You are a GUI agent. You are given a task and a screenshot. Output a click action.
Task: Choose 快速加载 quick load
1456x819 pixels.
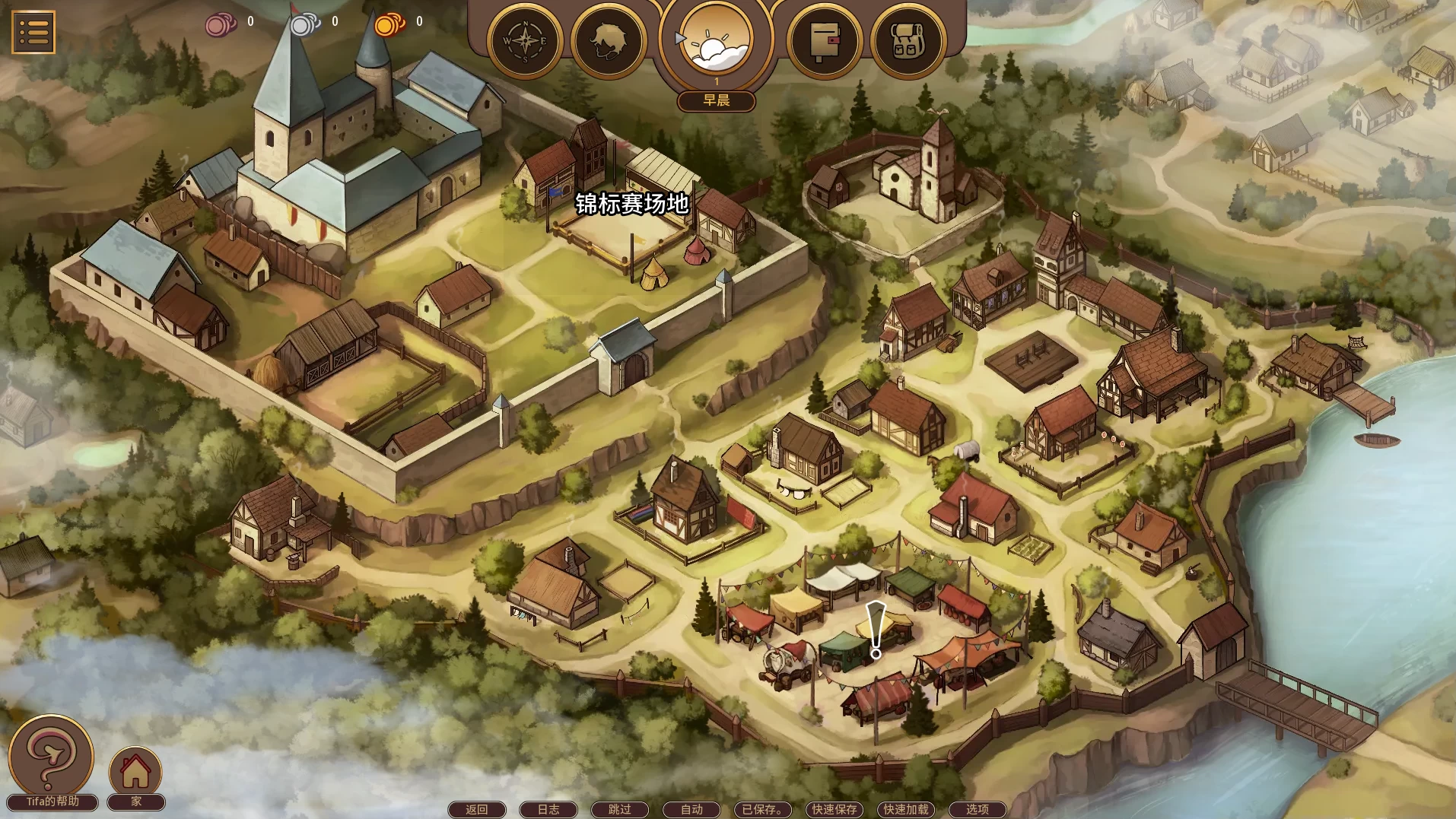click(x=906, y=809)
